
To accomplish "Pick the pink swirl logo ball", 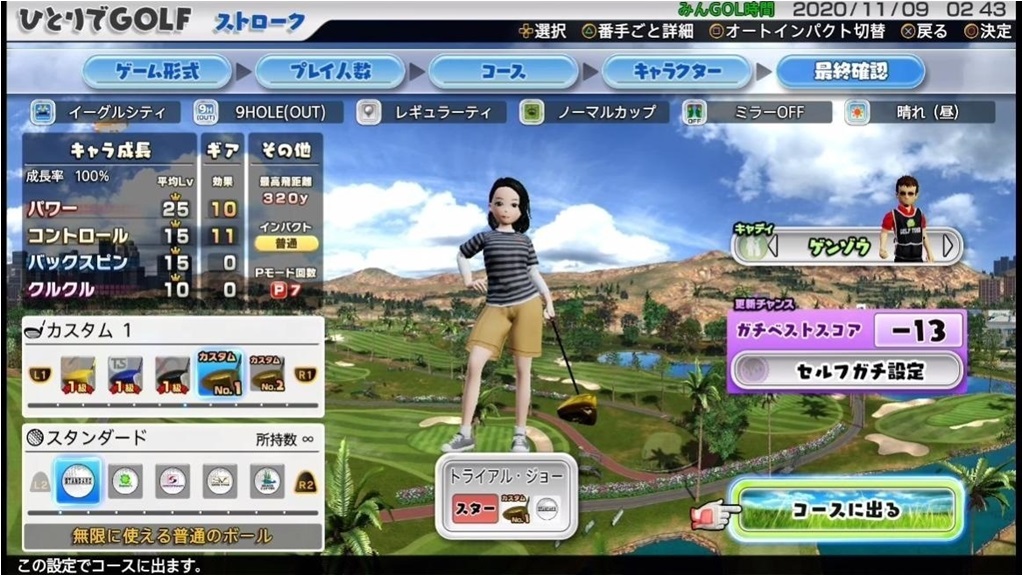I will [x=172, y=481].
